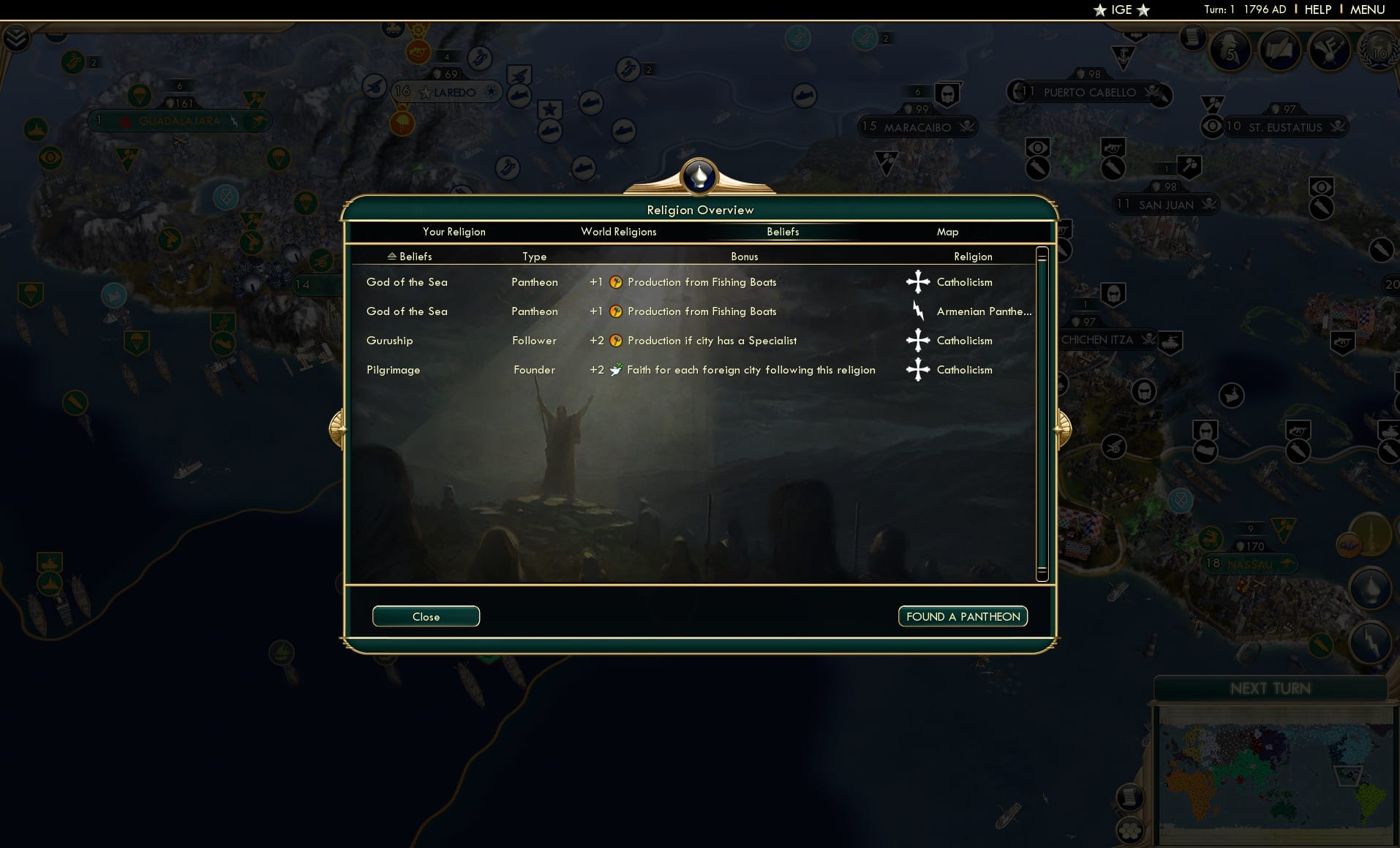Click the beliefs list scrollbar on the right

click(x=1042, y=409)
